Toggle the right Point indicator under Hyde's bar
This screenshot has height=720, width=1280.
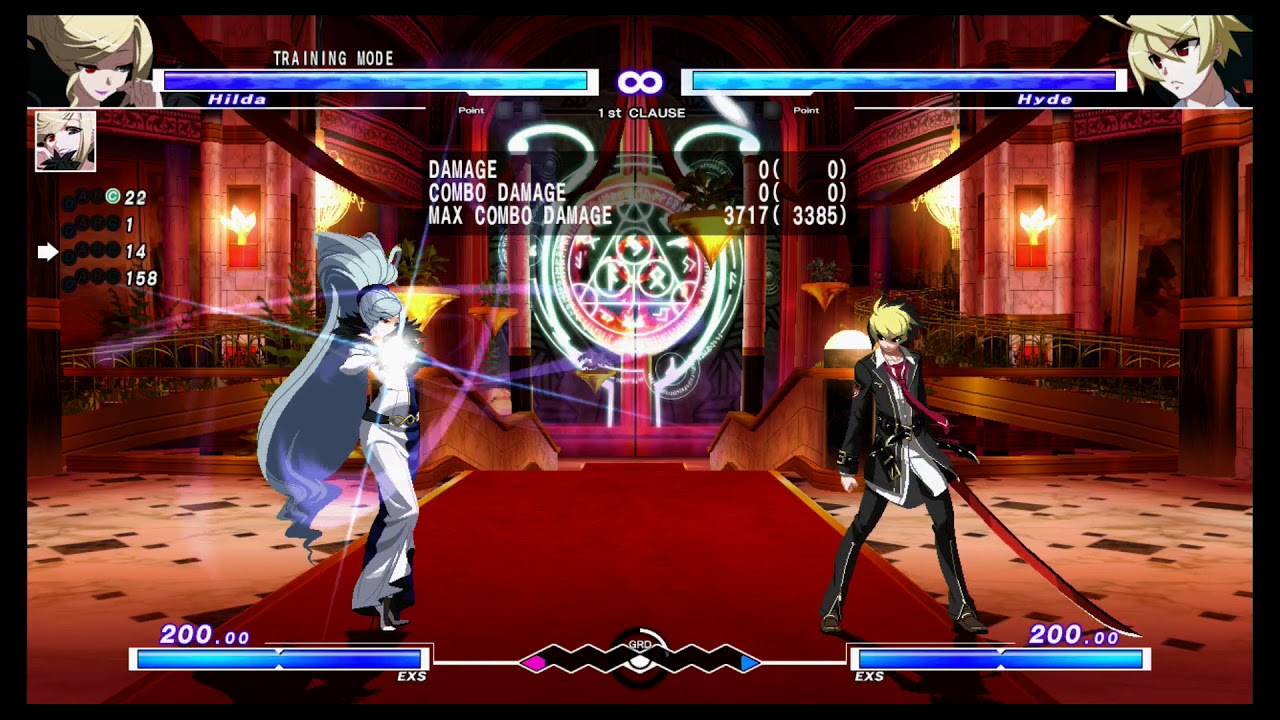tap(806, 108)
